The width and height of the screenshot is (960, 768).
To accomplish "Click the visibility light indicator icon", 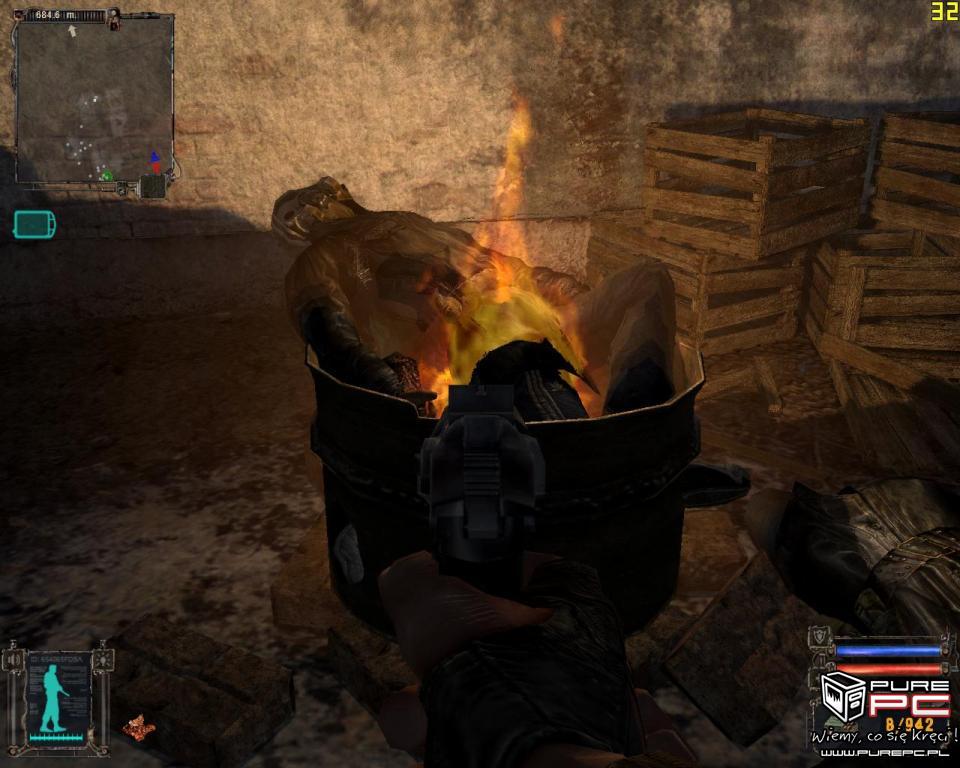I will tap(101, 659).
